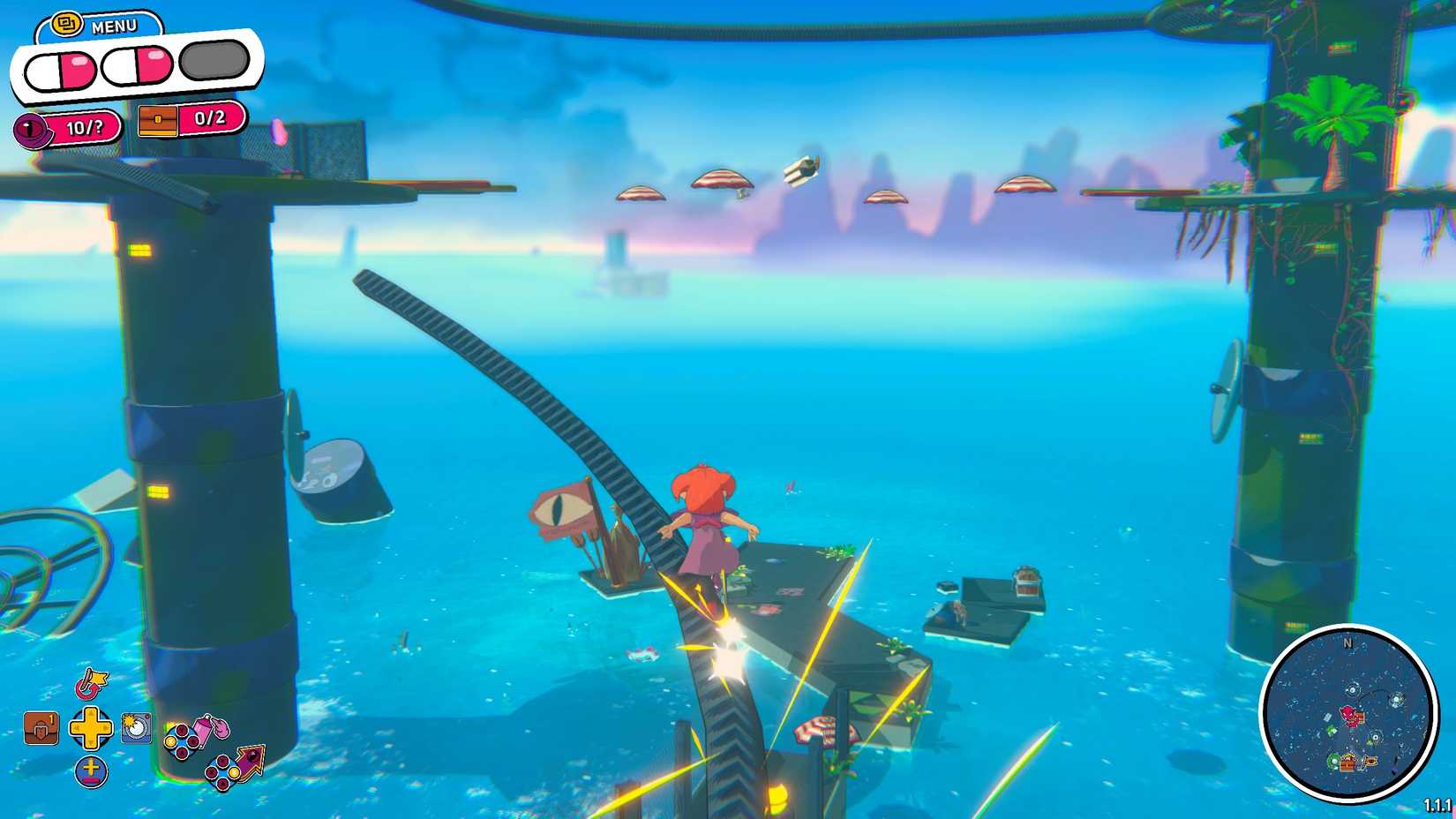Click the first half-filled health pill
This screenshot has height=819, width=1456.
[x=60, y=69]
